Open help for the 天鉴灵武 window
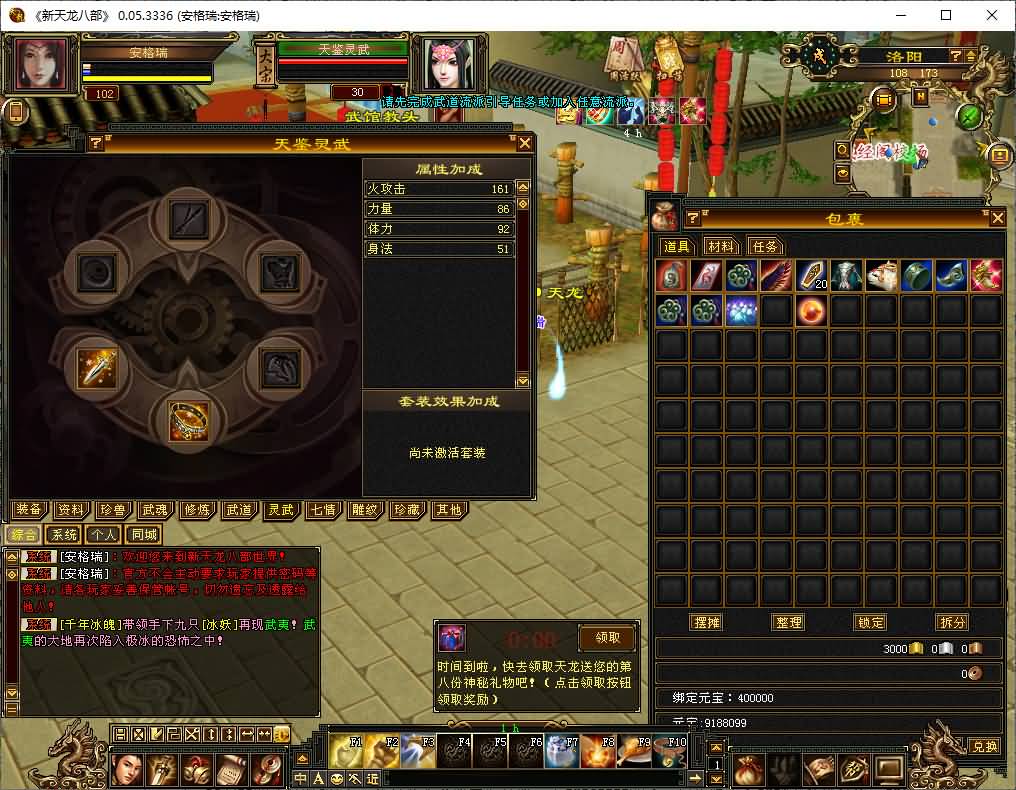Image resolution: width=1016 pixels, height=790 pixels. (96, 143)
